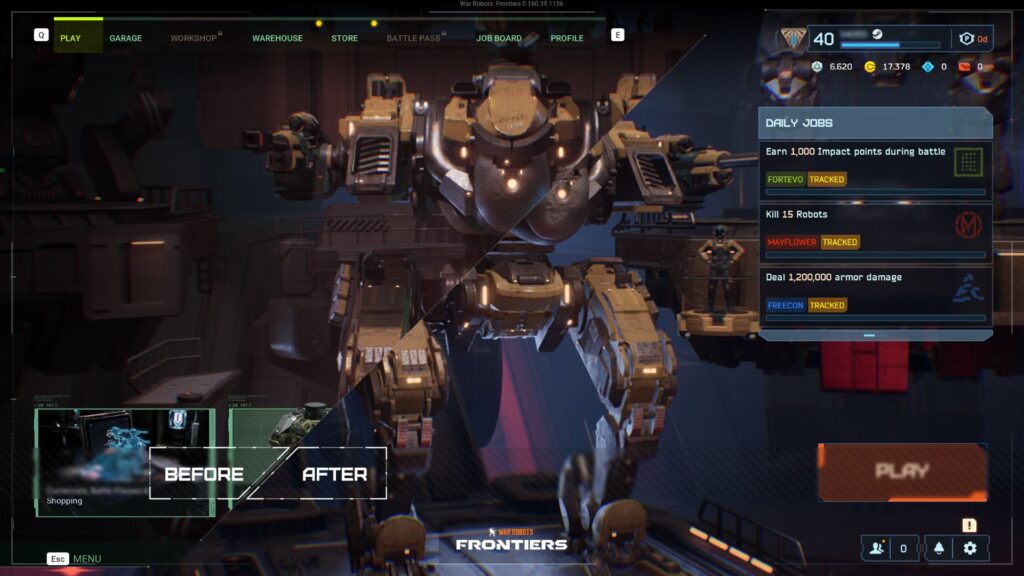Screen dimensions: 1024x576
Task: Click the premium status badge
Action: coord(971,39)
